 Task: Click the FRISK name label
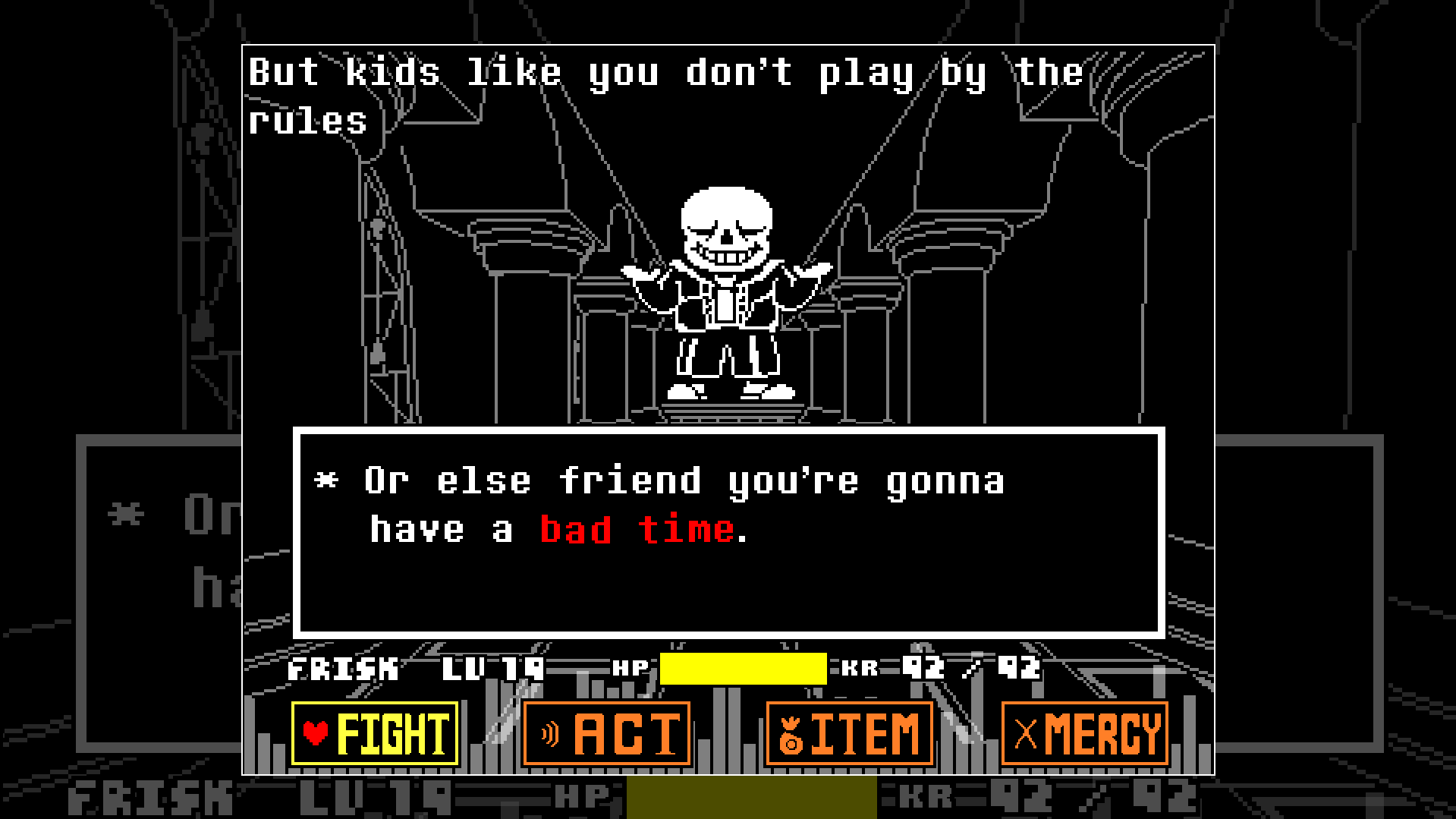(341, 668)
